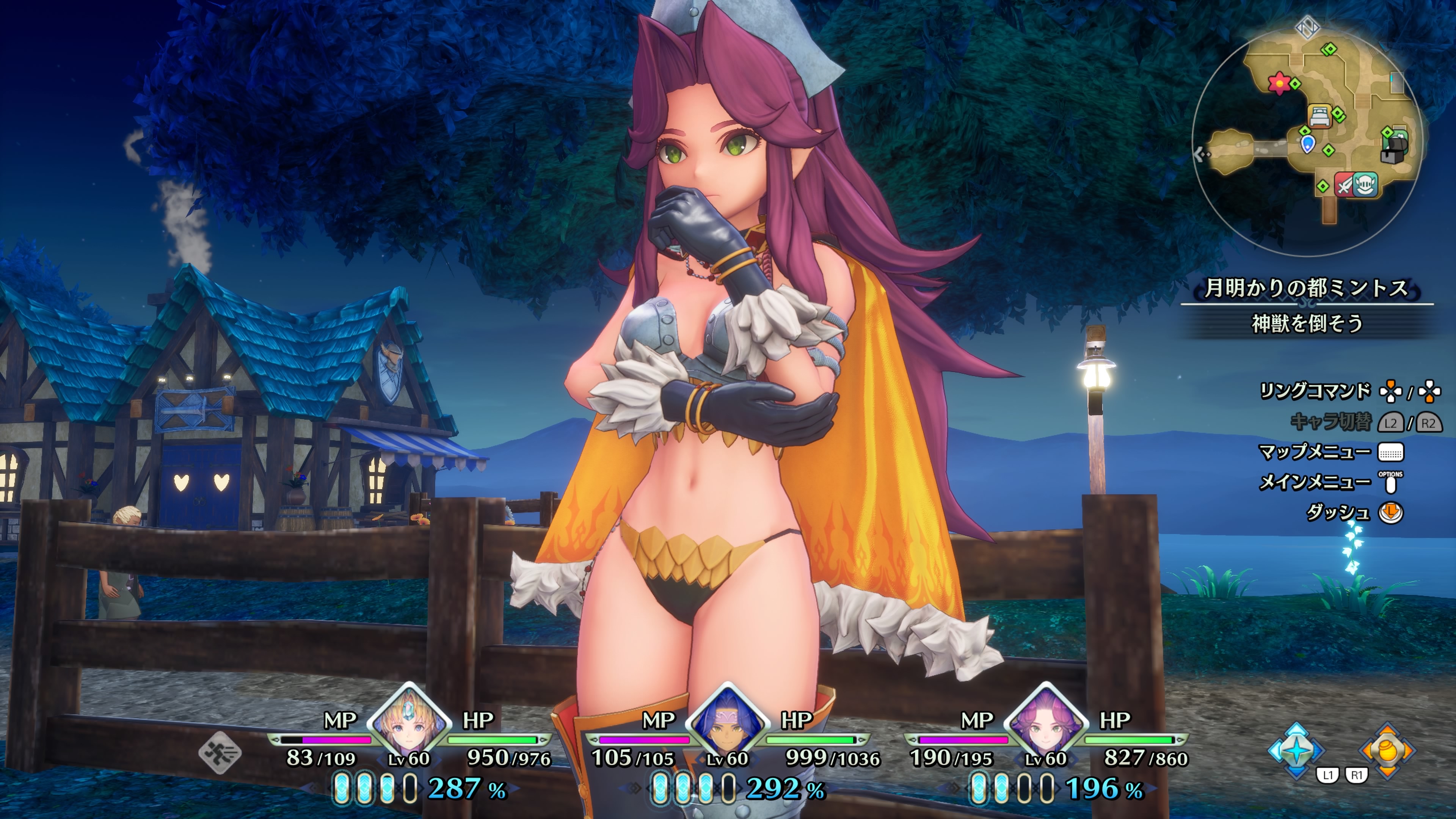
Task: Click the minimap north compass diamond
Action: coord(1307,26)
